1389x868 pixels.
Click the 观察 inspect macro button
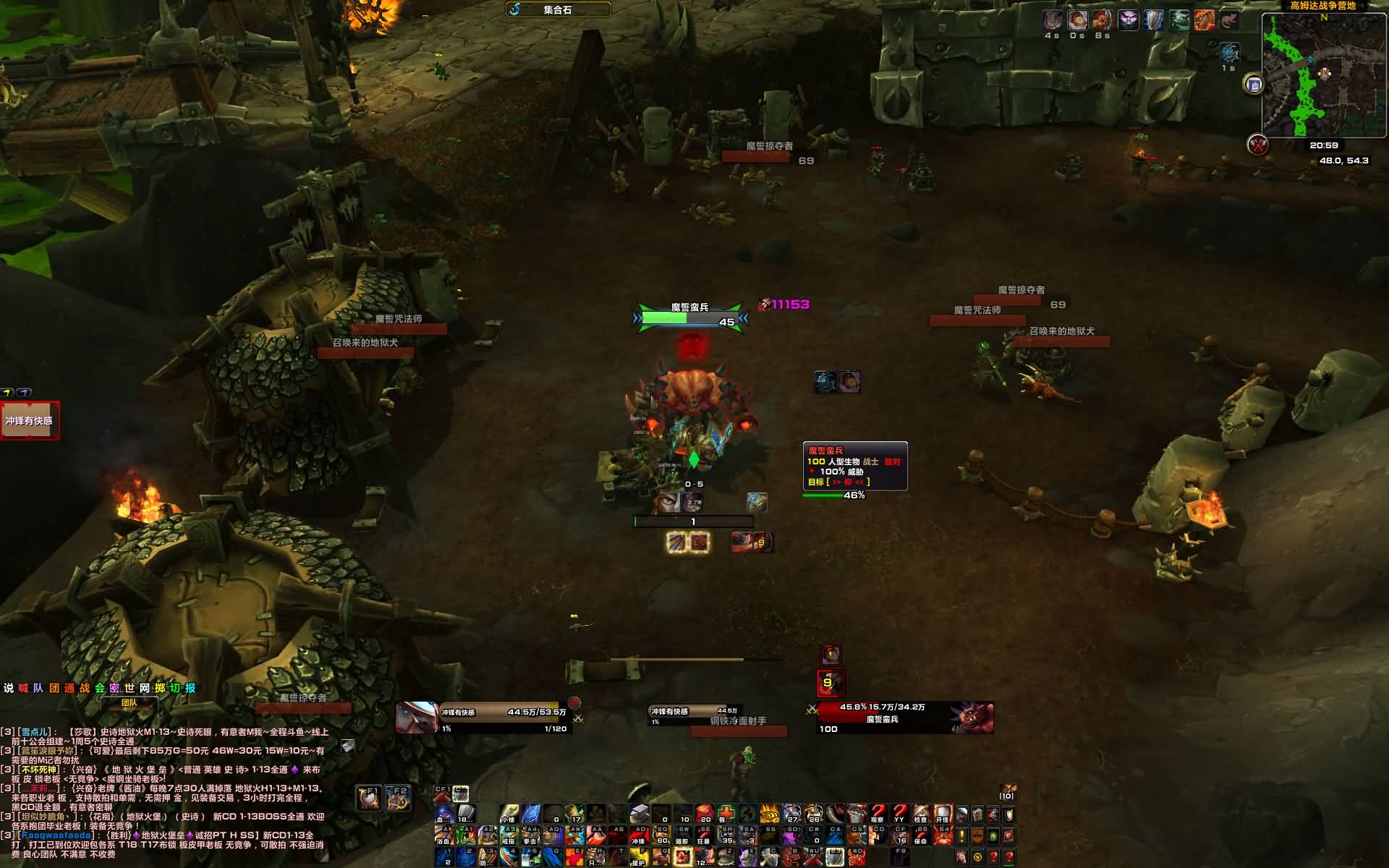pos(878,814)
